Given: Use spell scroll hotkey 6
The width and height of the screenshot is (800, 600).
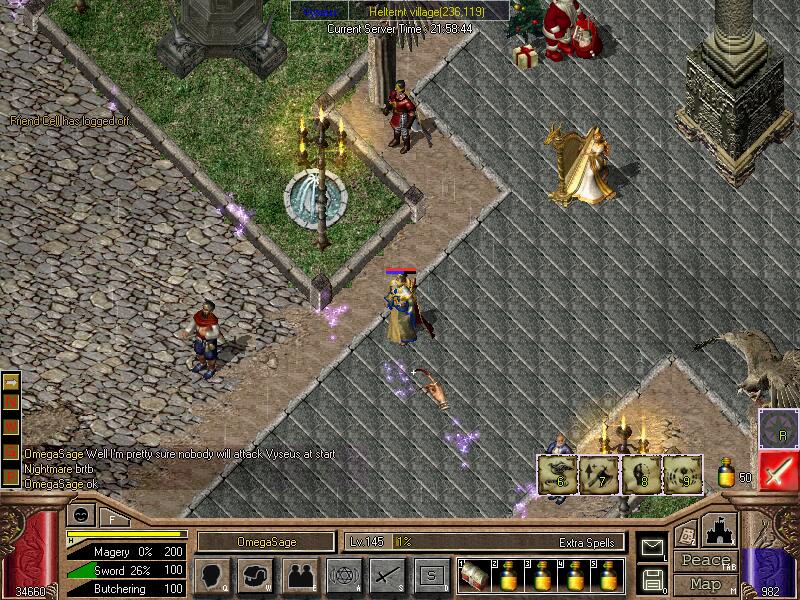Looking at the screenshot, I should point(558,474).
